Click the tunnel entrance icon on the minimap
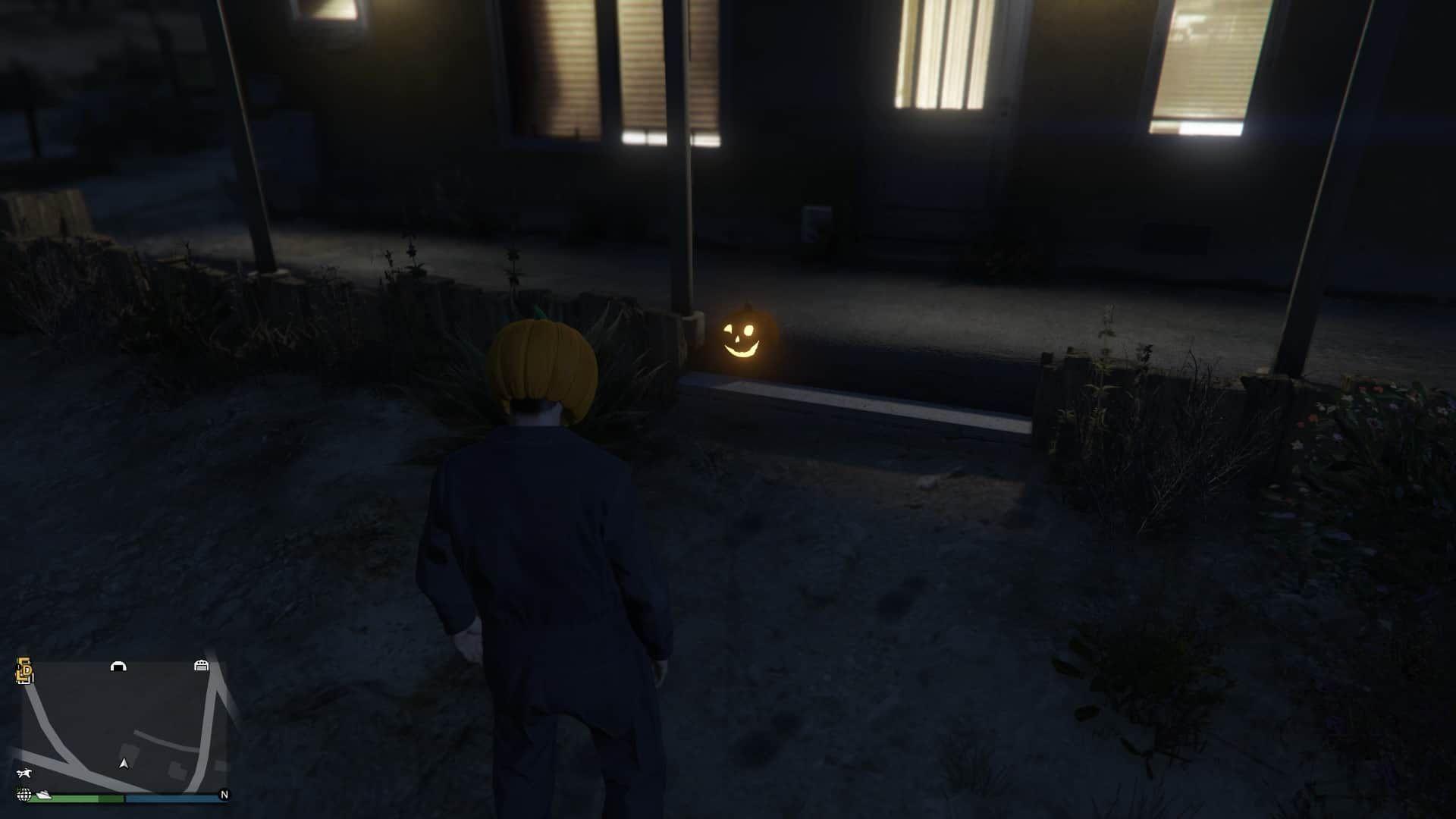Viewport: 1456px width, 819px height. 119,666
